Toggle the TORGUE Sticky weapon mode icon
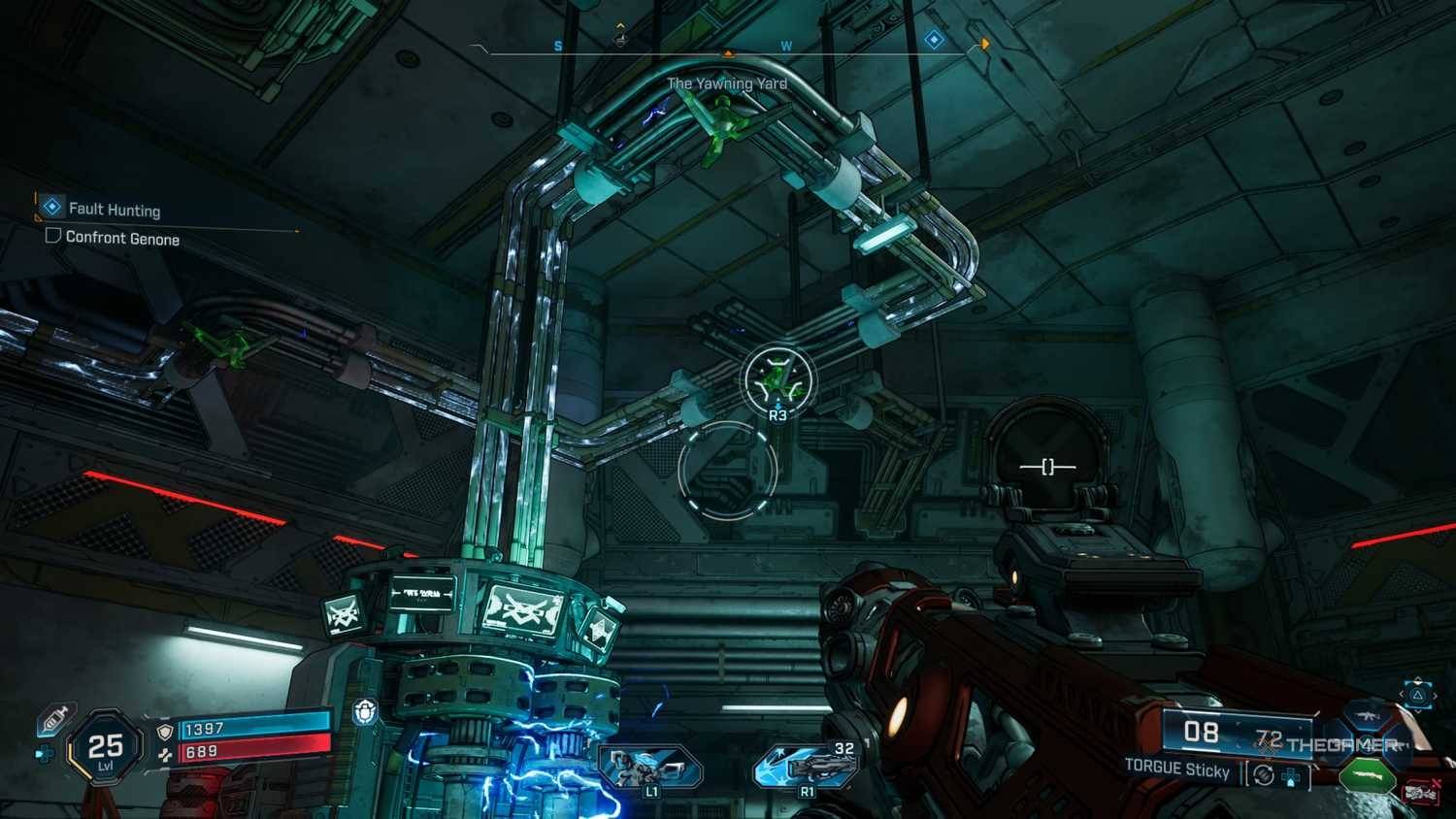The height and width of the screenshot is (819, 1456). [1263, 775]
